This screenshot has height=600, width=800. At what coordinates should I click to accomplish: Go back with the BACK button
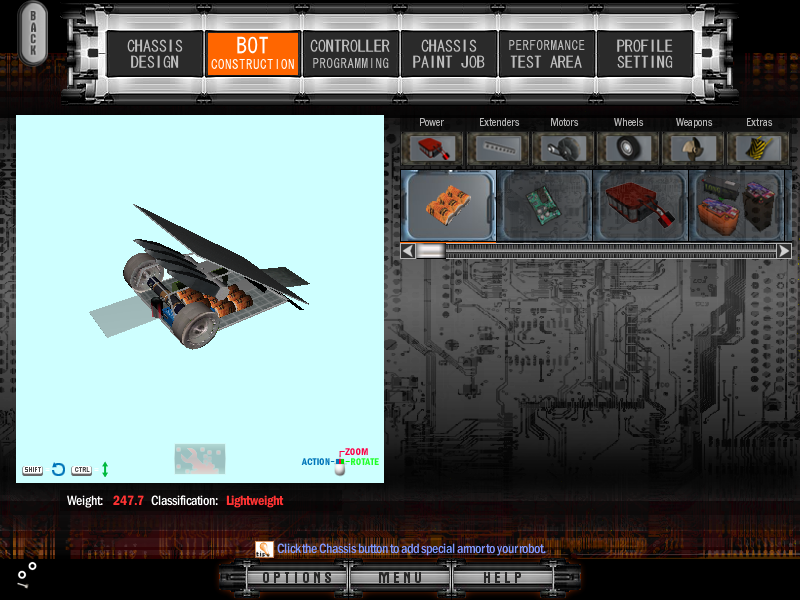(33, 33)
